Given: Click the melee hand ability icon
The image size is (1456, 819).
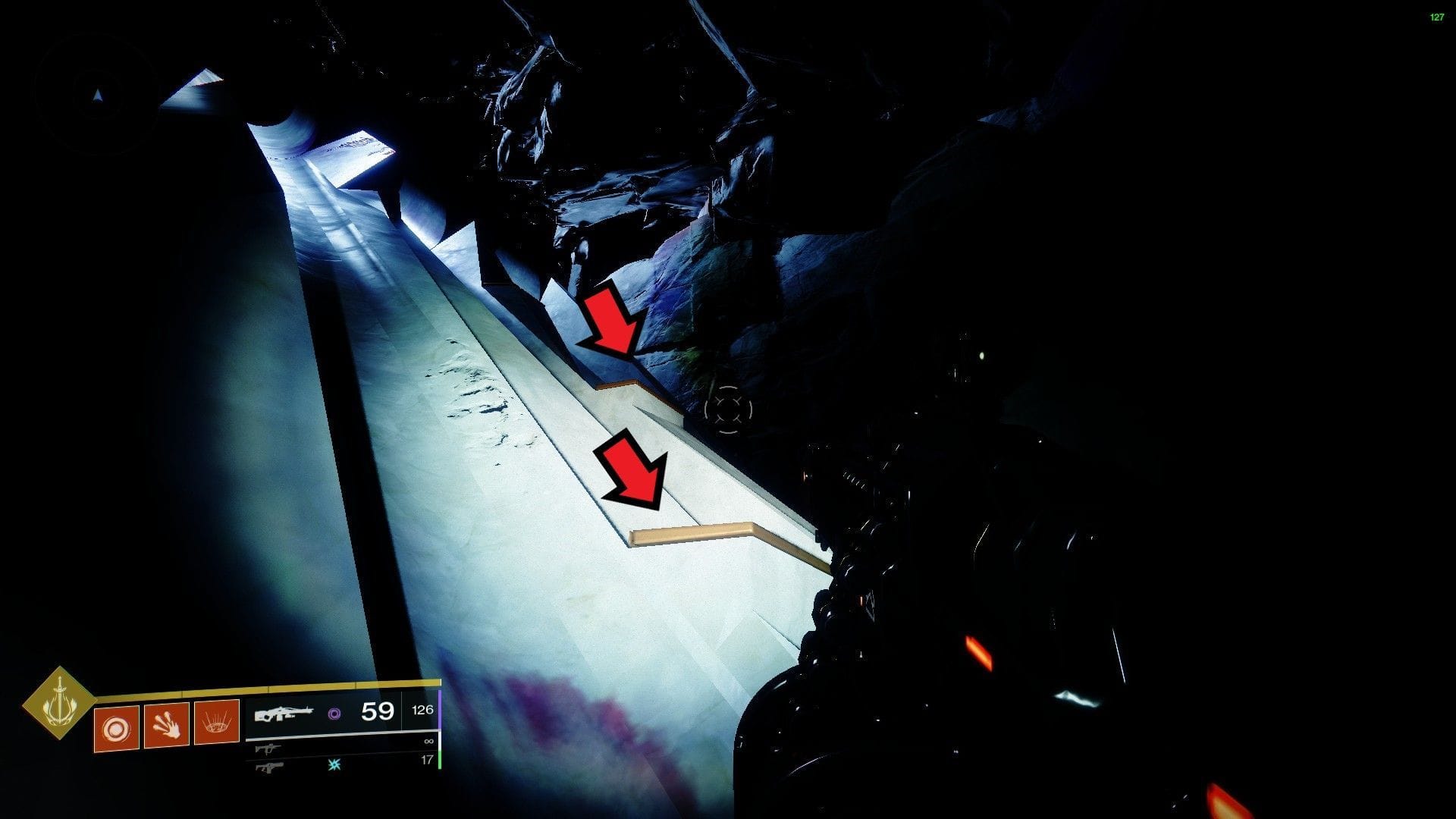Looking at the screenshot, I should 167,726.
